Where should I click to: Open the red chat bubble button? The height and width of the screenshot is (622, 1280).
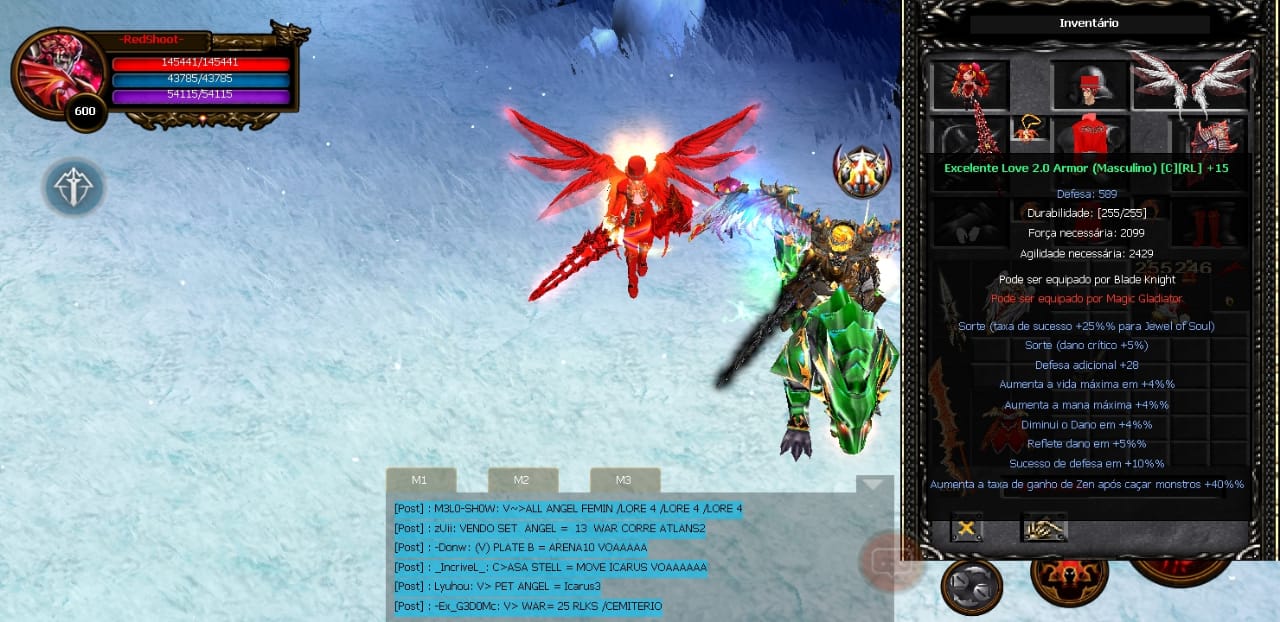tap(888, 561)
